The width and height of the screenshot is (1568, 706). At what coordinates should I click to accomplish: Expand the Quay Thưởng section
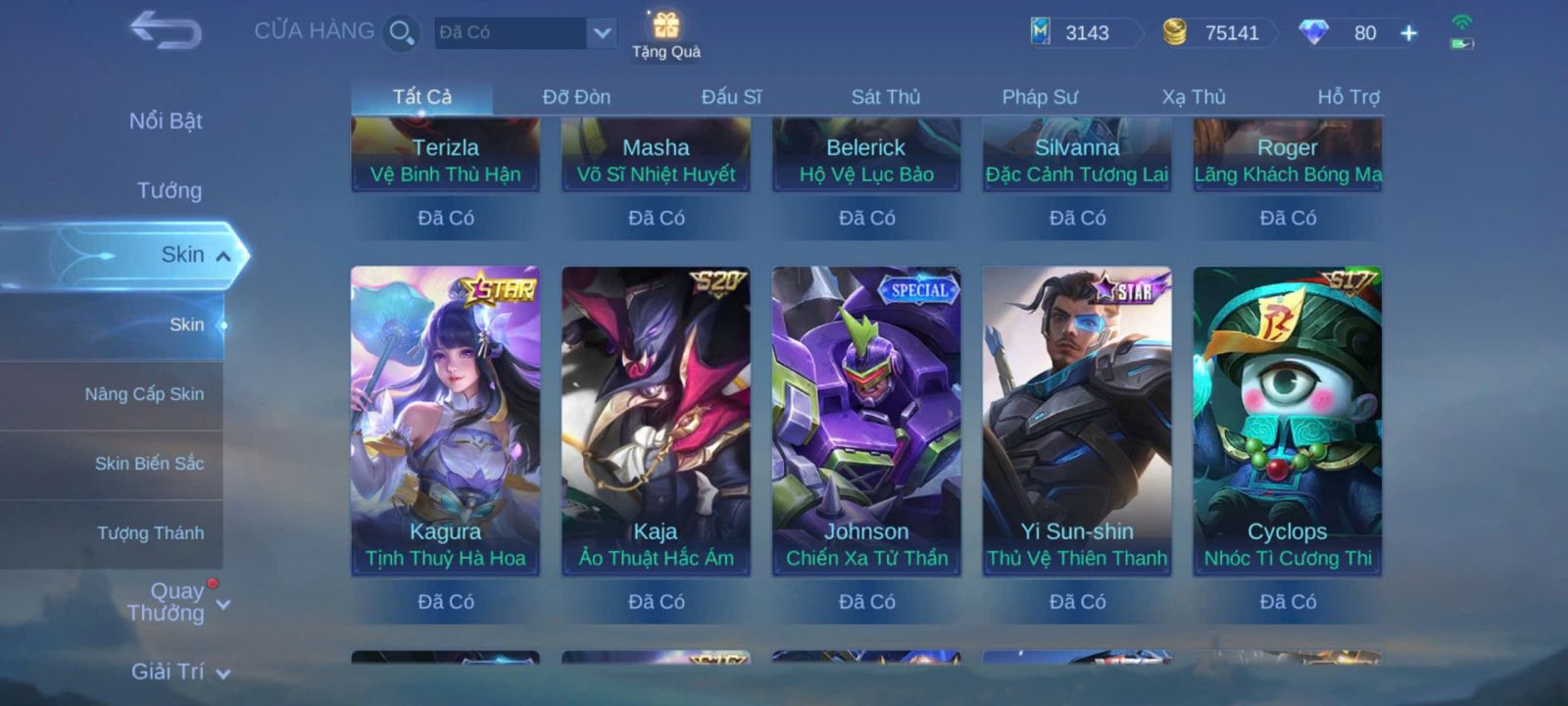pos(176,602)
